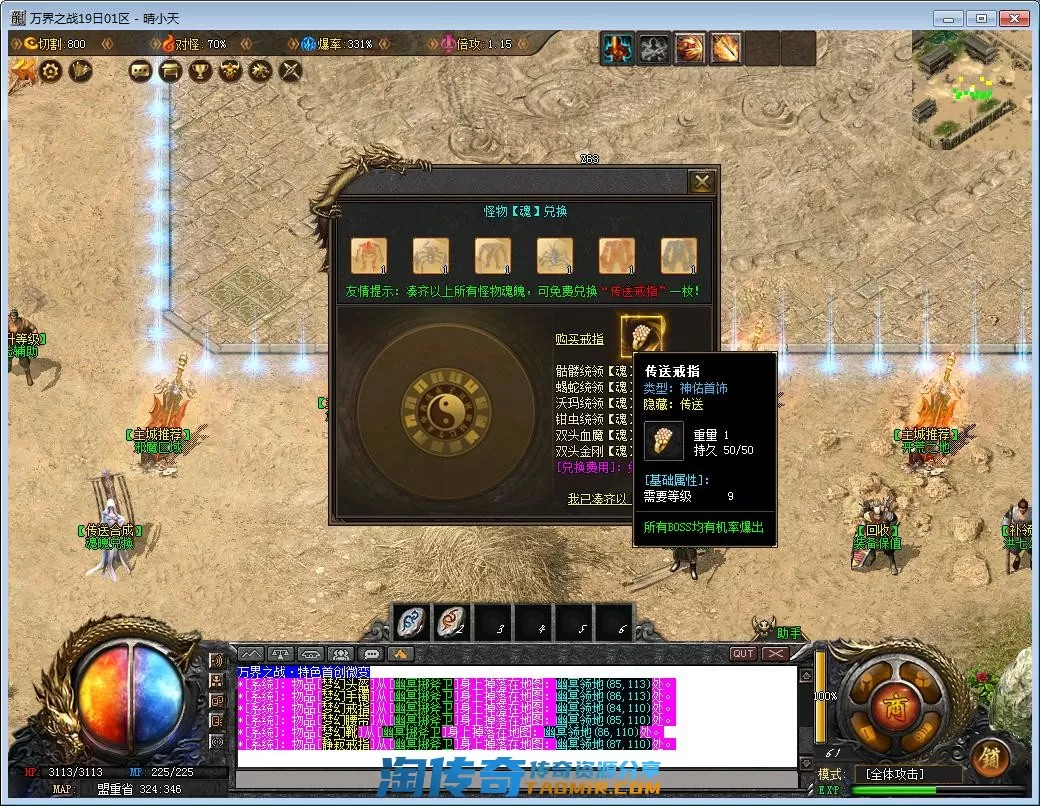Change the 全体攻击 attack mode
This screenshot has width=1040, height=806.
(907, 774)
